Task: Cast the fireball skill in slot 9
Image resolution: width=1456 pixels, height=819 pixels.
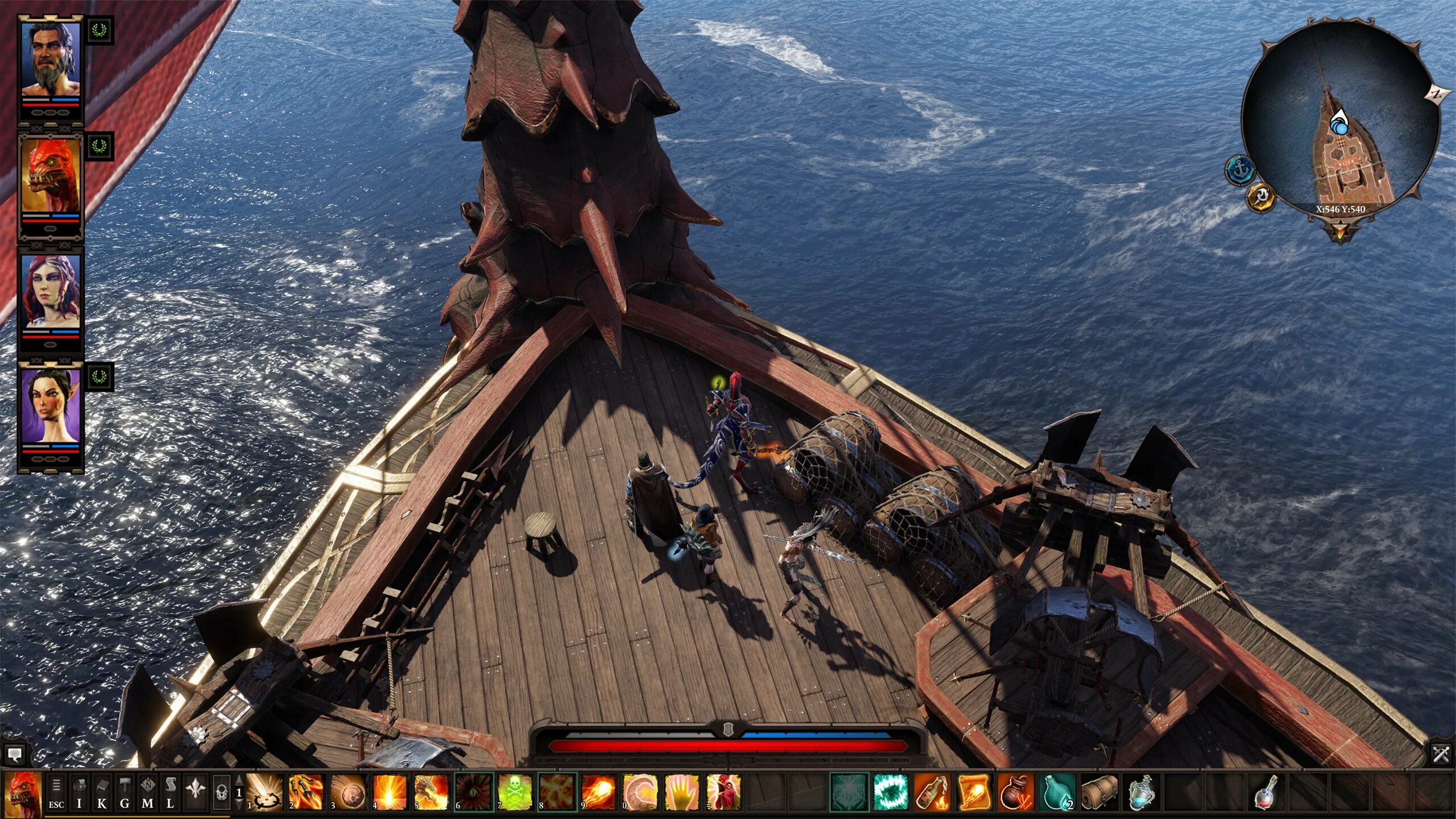Action: click(598, 792)
